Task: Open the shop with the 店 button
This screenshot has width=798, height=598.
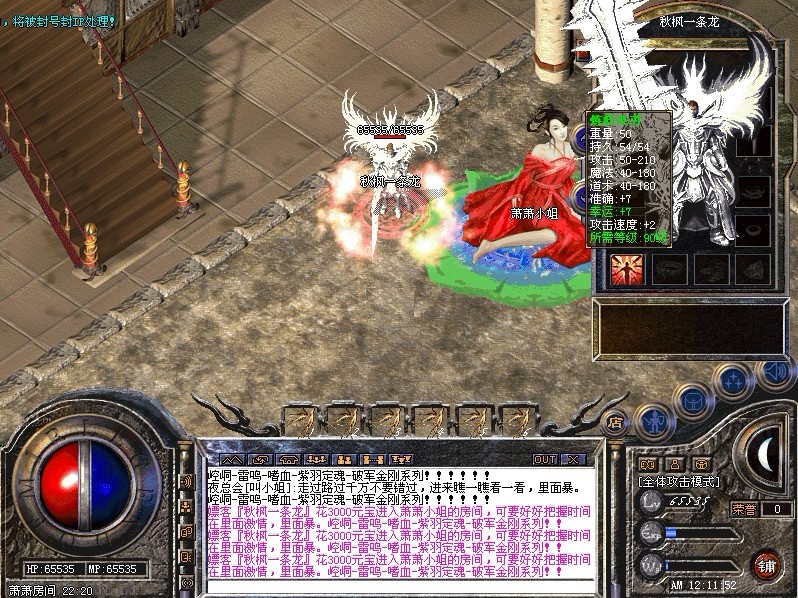Action: [617, 422]
